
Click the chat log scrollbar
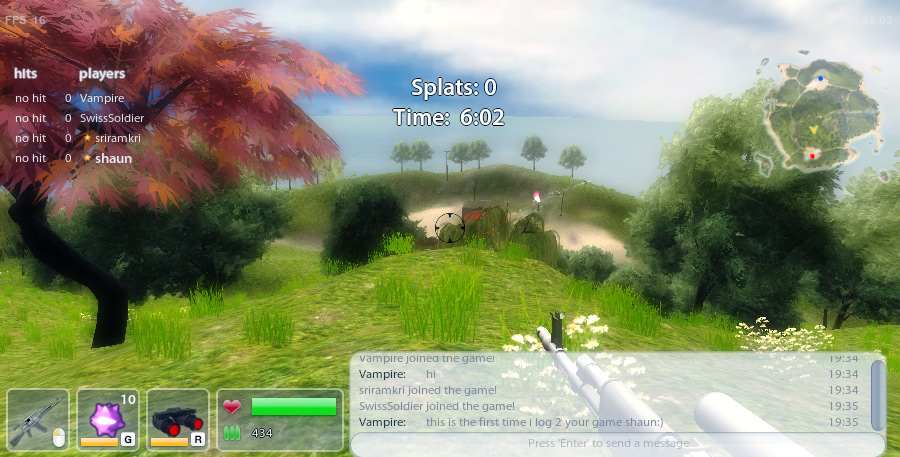click(878, 394)
